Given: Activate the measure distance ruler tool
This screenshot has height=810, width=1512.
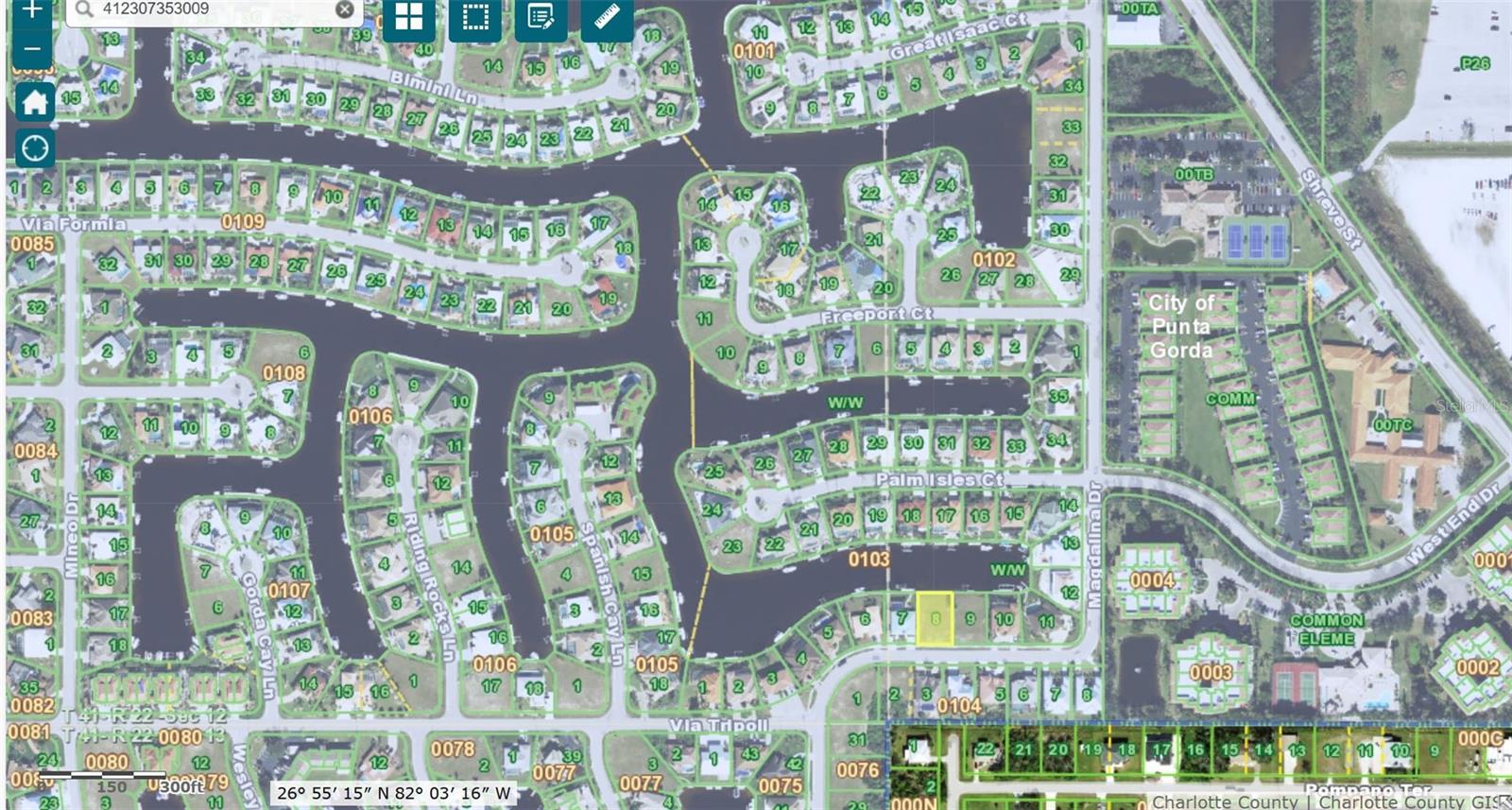Looking at the screenshot, I should (x=606, y=18).
